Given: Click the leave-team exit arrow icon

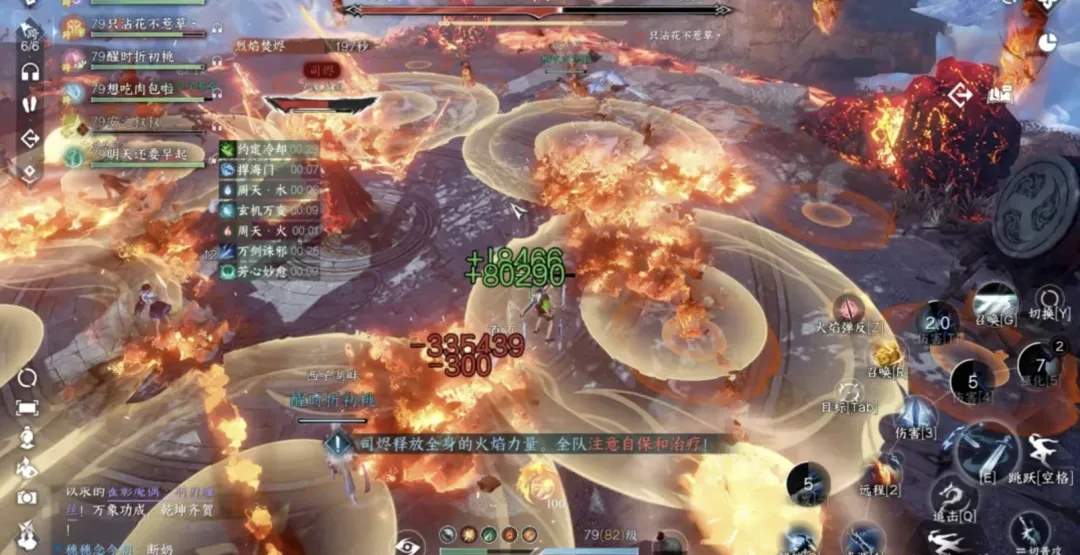Looking at the screenshot, I should (x=30, y=139).
